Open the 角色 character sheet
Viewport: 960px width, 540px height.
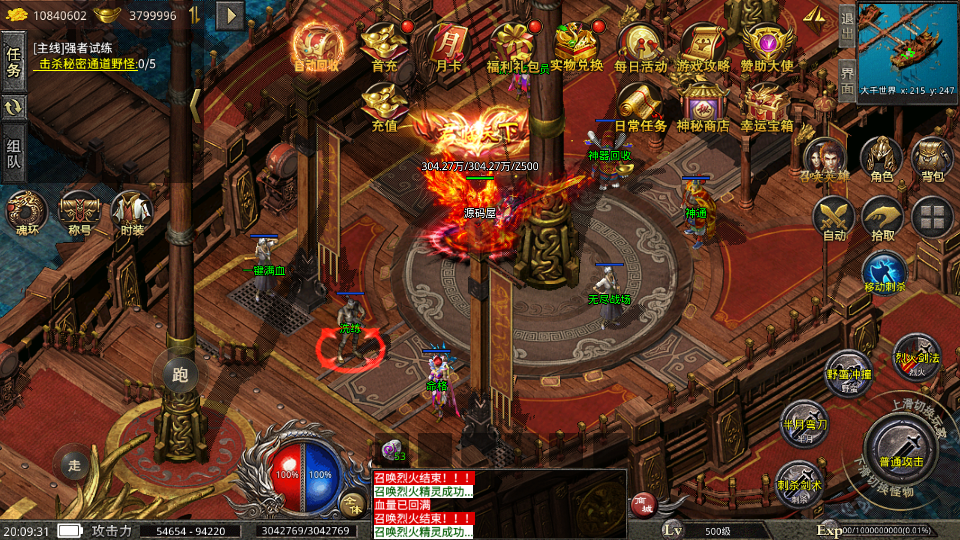882,159
